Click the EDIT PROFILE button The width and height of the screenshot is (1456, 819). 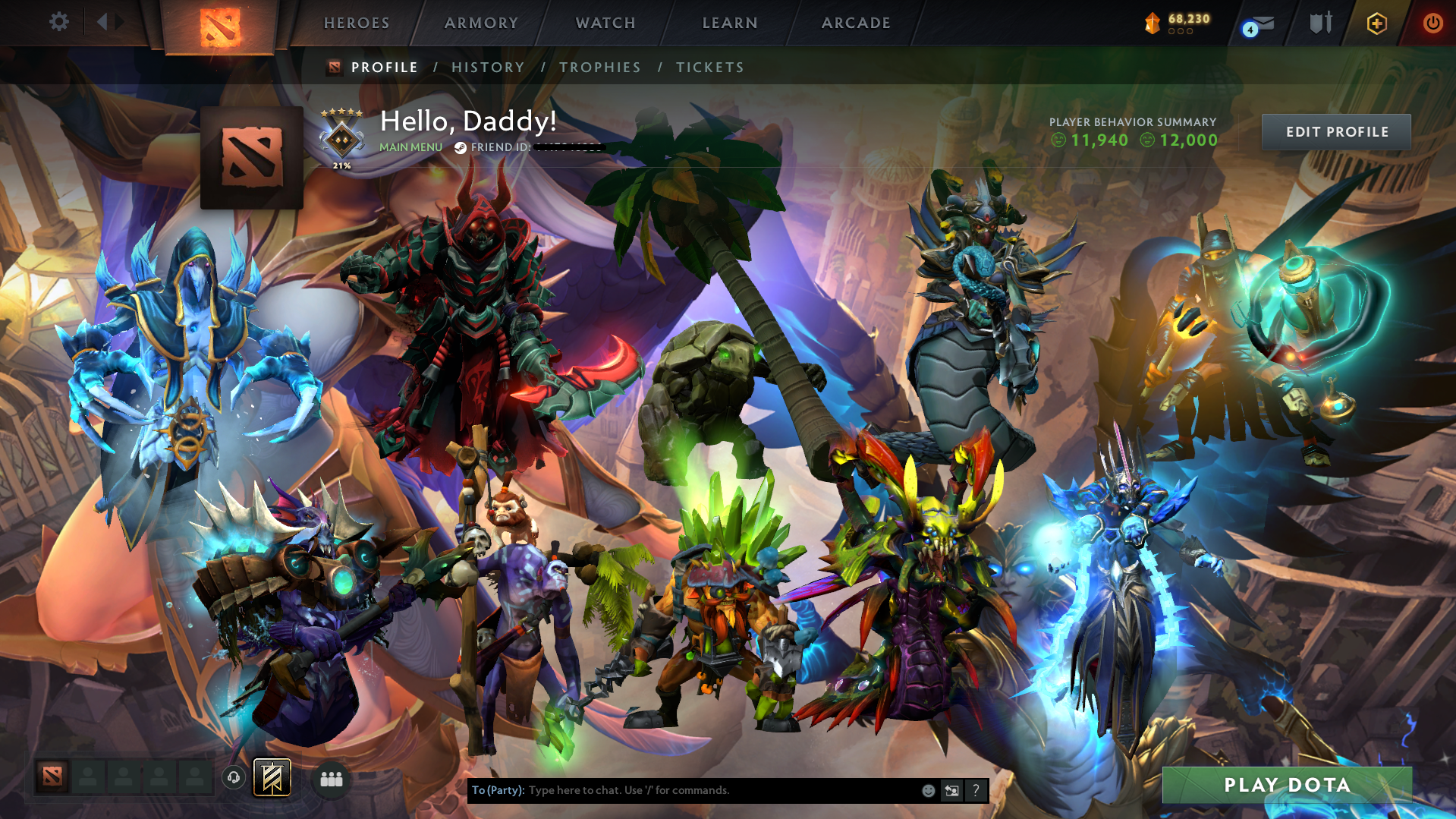[x=1335, y=131]
